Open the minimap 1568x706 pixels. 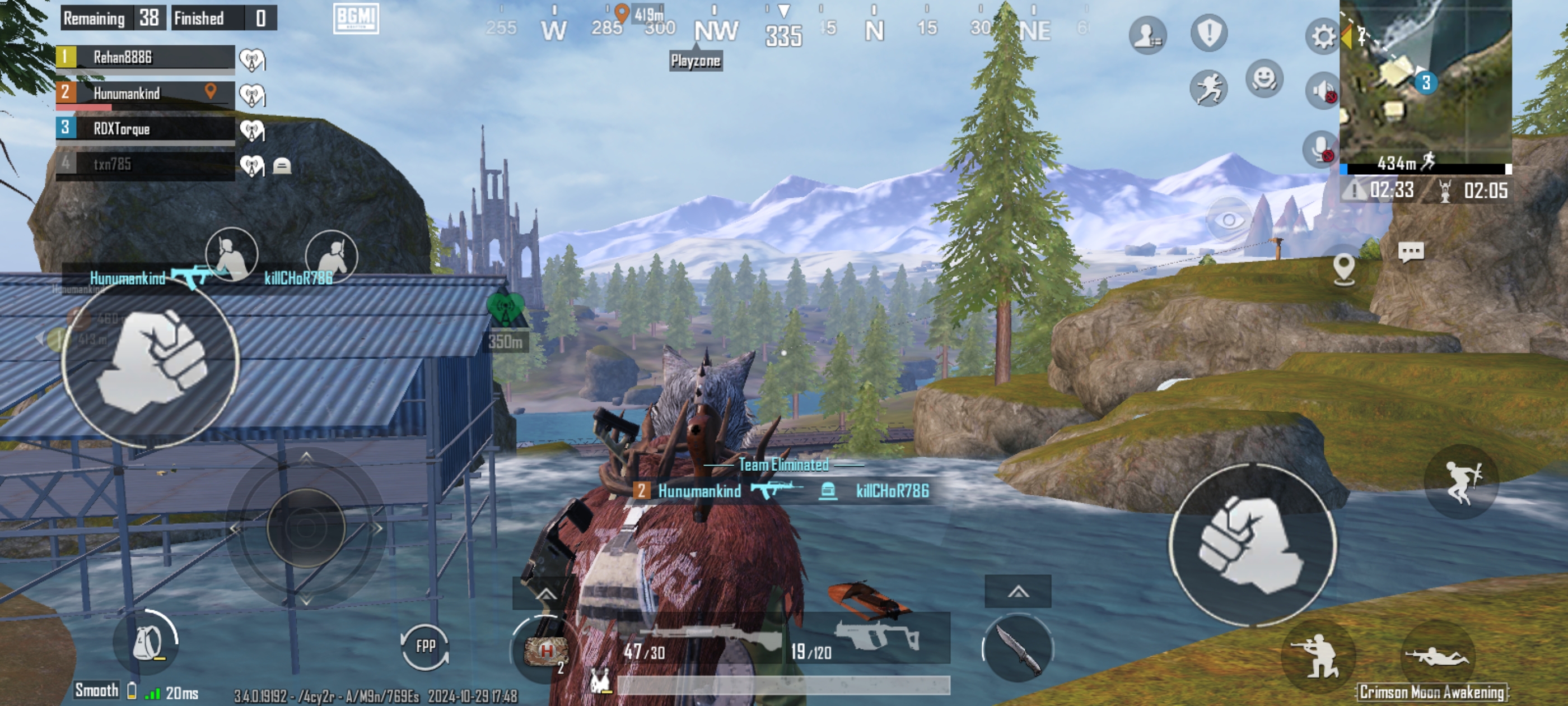tap(1426, 82)
